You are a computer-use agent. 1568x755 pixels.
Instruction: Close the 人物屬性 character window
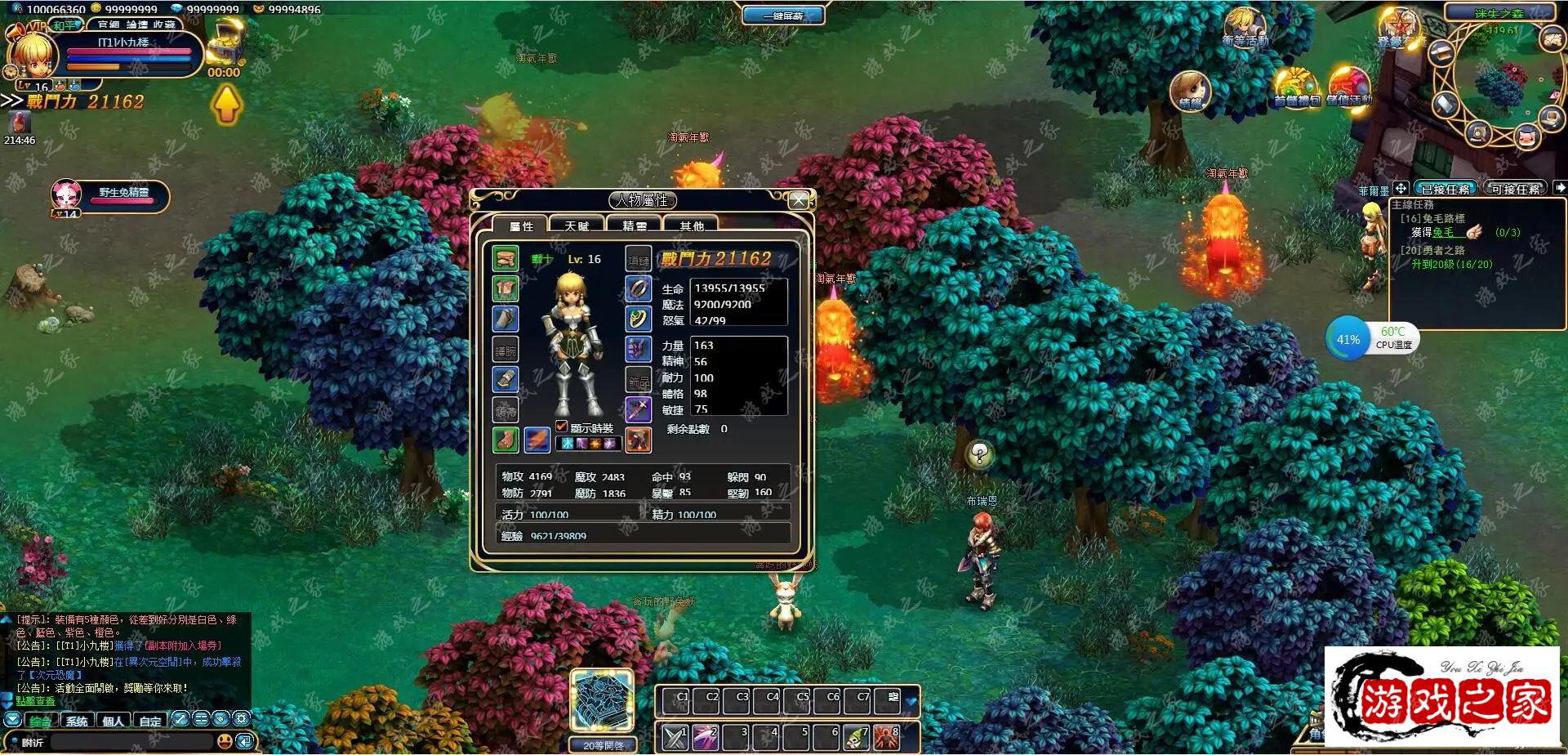798,200
